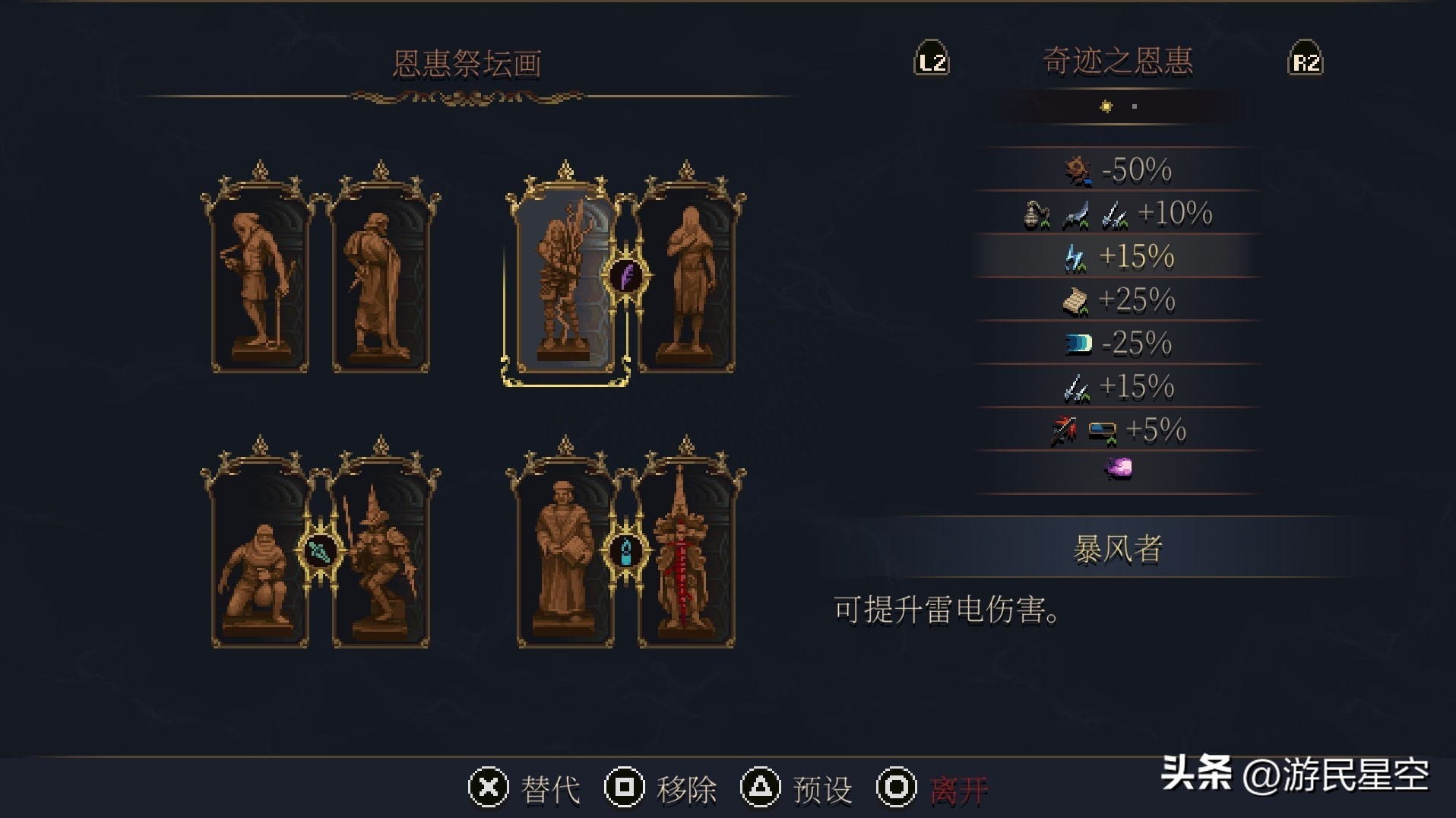This screenshot has height=818, width=1456.
Task: Select the hunched statue with a cane
Action: pyautogui.click(x=260, y=283)
